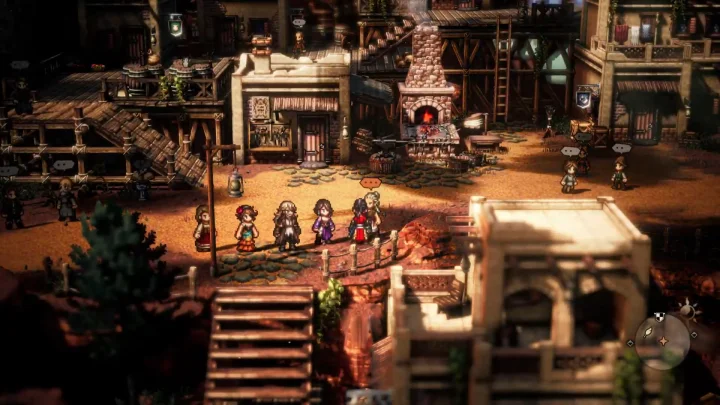720x405 pixels.
Task: Open the circular radar minimap
Action: click(662, 341)
